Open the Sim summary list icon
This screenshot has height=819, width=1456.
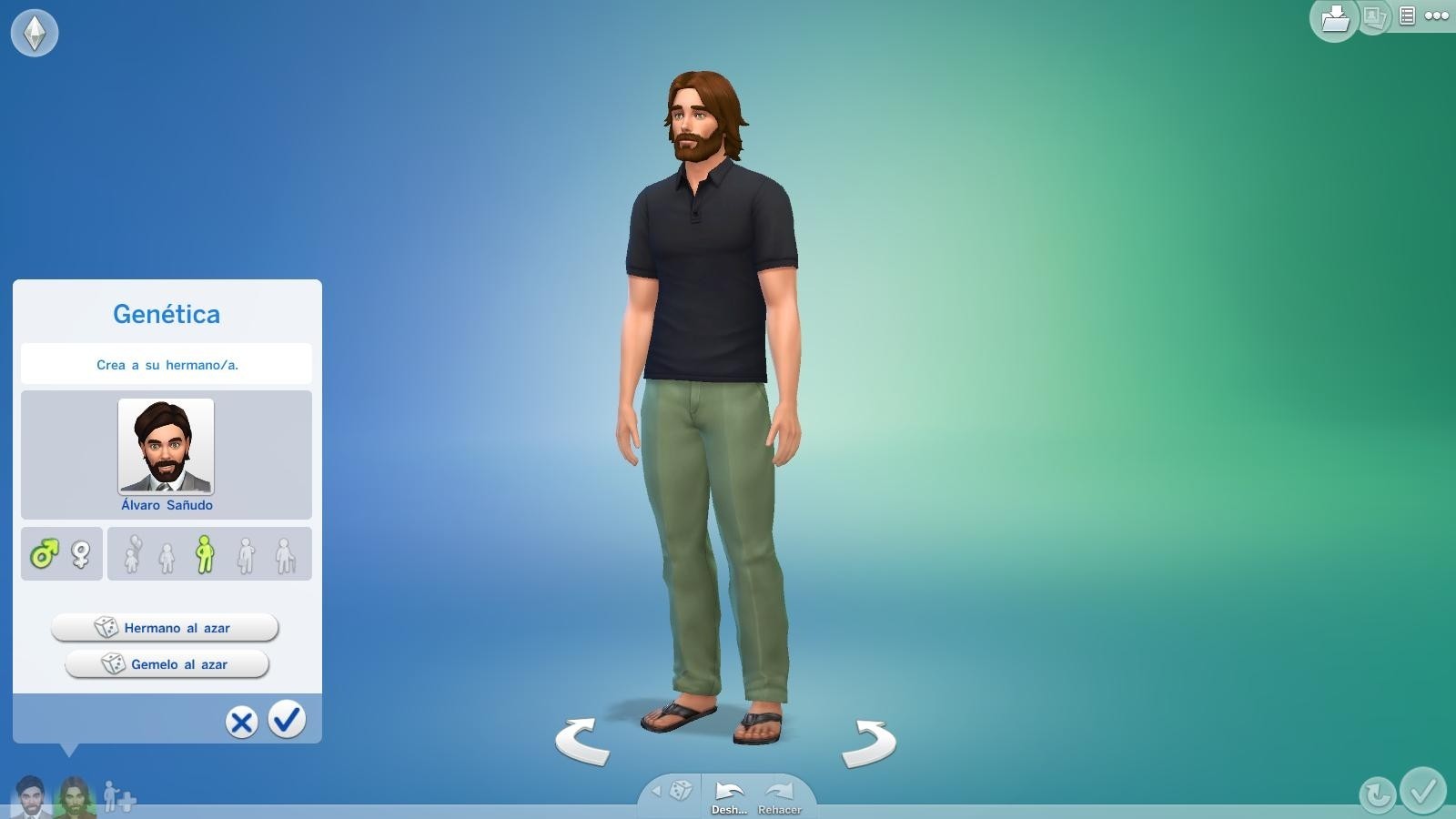click(1405, 17)
